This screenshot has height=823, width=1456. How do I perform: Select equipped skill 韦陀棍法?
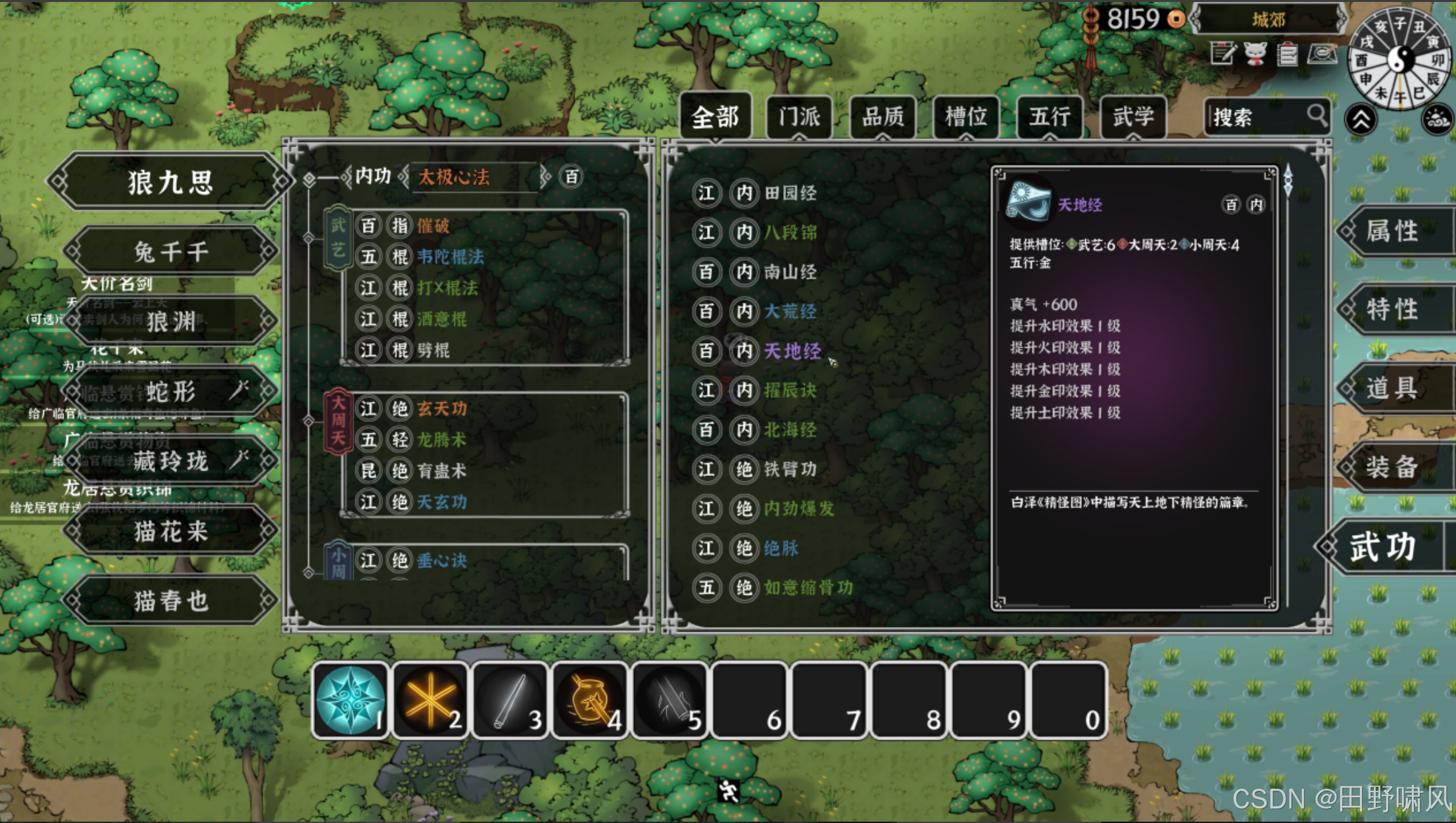(450, 256)
